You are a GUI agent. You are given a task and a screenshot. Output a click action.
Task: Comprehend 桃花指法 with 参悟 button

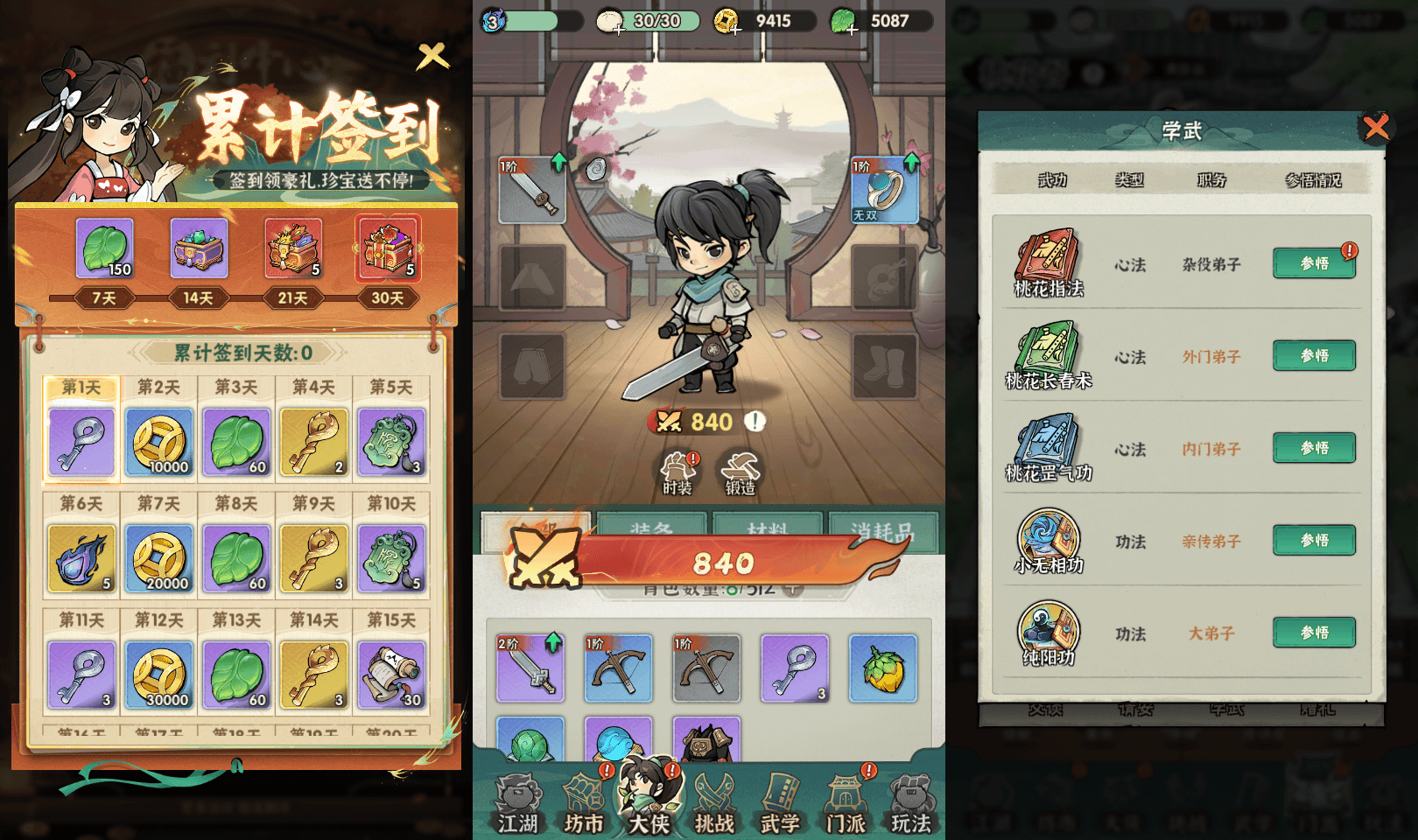(x=1314, y=263)
